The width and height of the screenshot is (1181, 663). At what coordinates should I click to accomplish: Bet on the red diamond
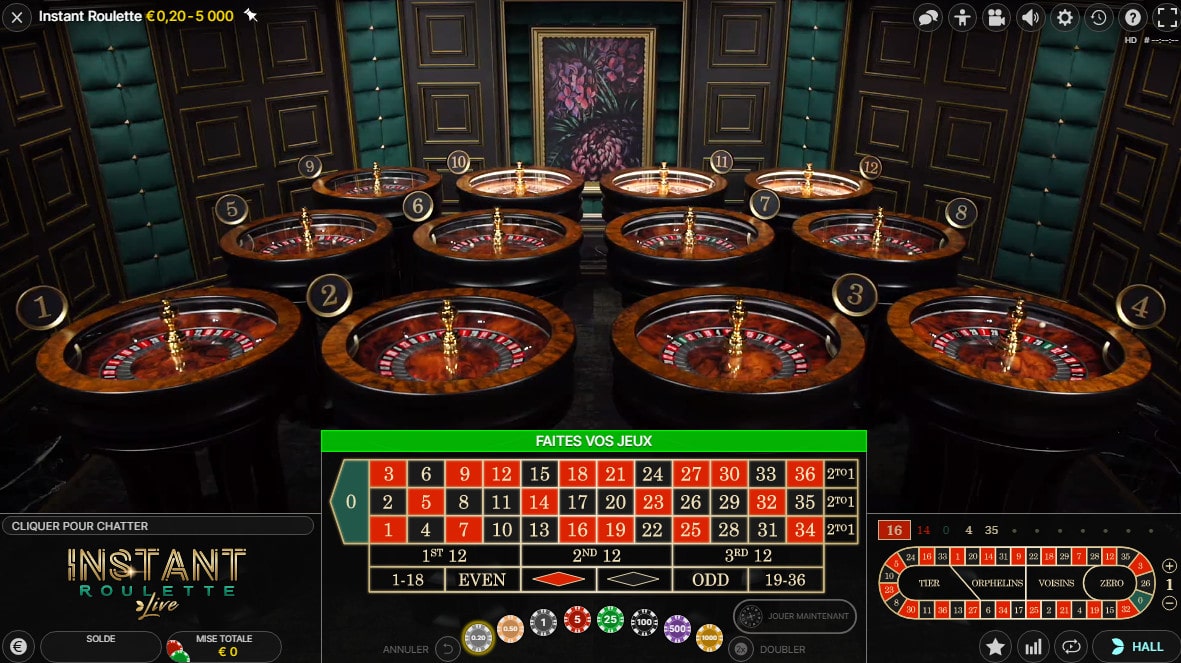[x=558, y=579]
